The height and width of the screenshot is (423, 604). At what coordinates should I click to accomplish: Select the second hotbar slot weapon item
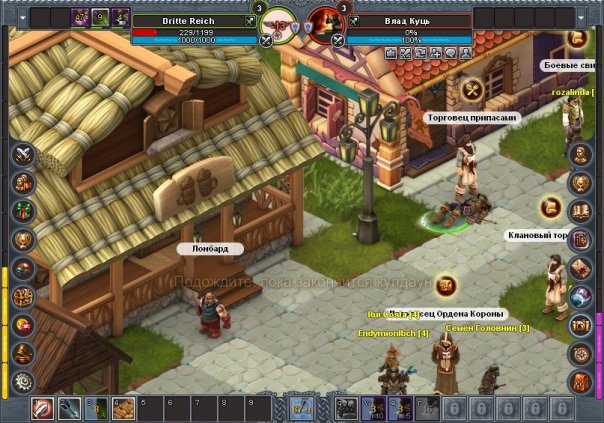69,408
